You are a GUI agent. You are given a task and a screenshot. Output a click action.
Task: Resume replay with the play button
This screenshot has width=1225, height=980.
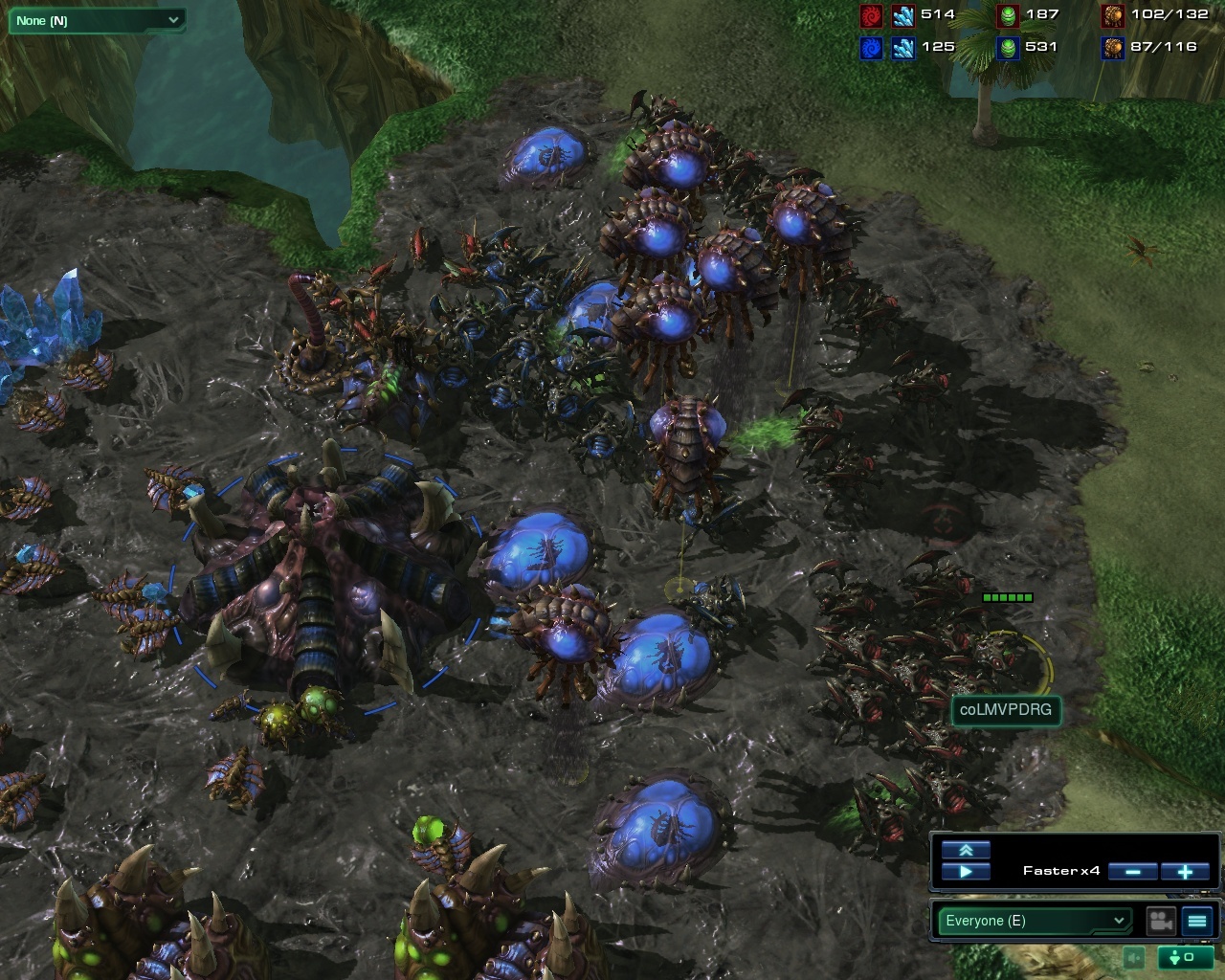(x=965, y=871)
